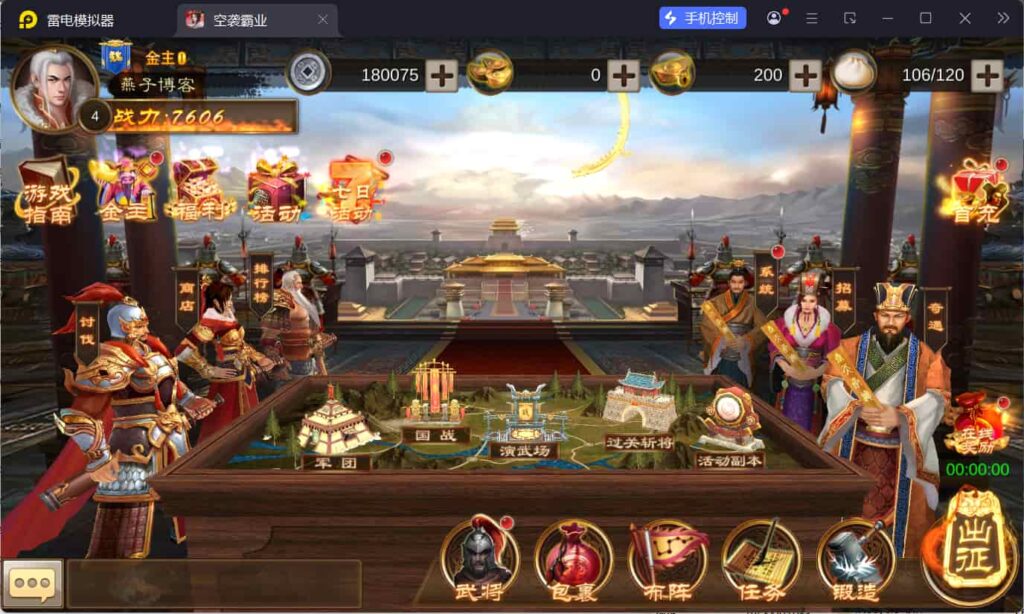Open the 福利 welfare chest

click(x=201, y=188)
